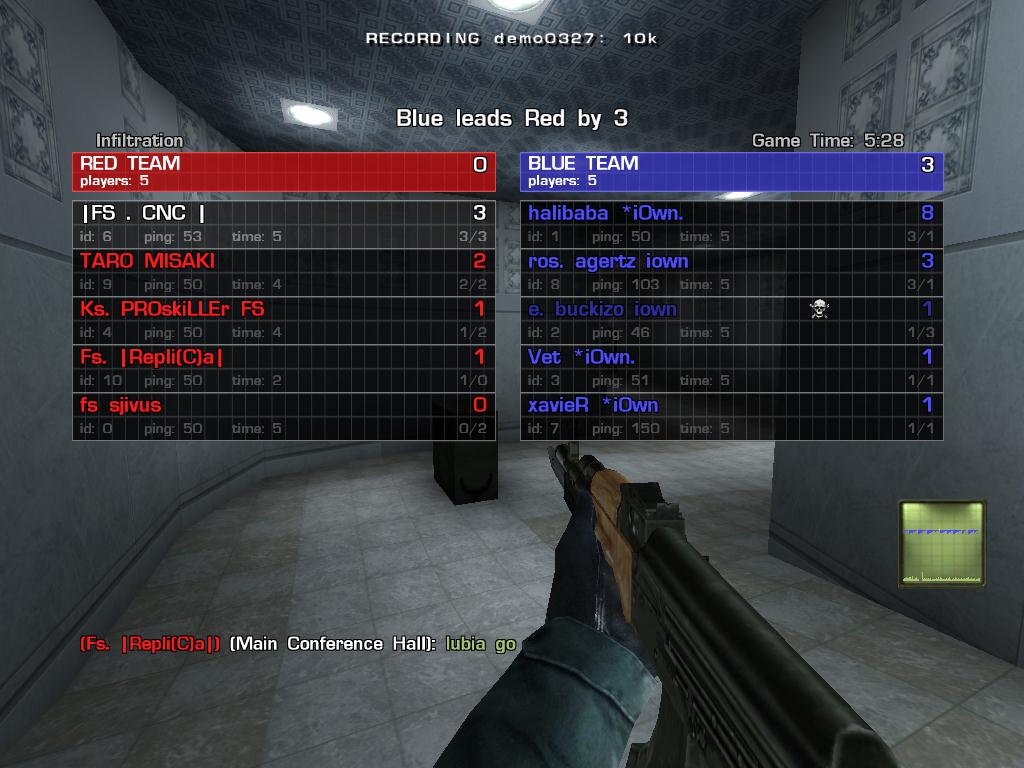Image resolution: width=1024 pixels, height=768 pixels.
Task: Click the green lagometer graph
Action: (942, 543)
